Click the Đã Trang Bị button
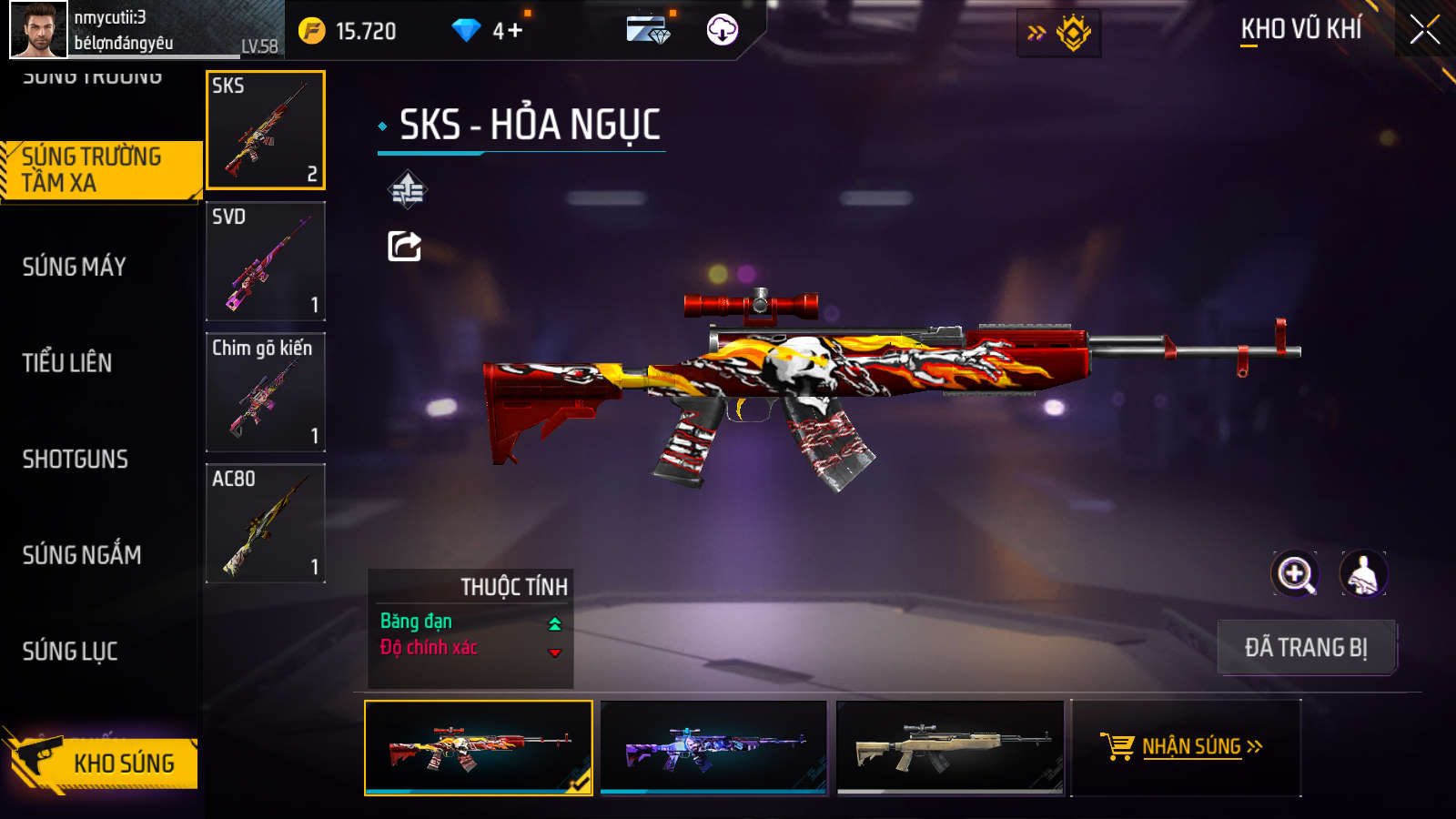Screen dimensions: 1456x819 [1306, 648]
